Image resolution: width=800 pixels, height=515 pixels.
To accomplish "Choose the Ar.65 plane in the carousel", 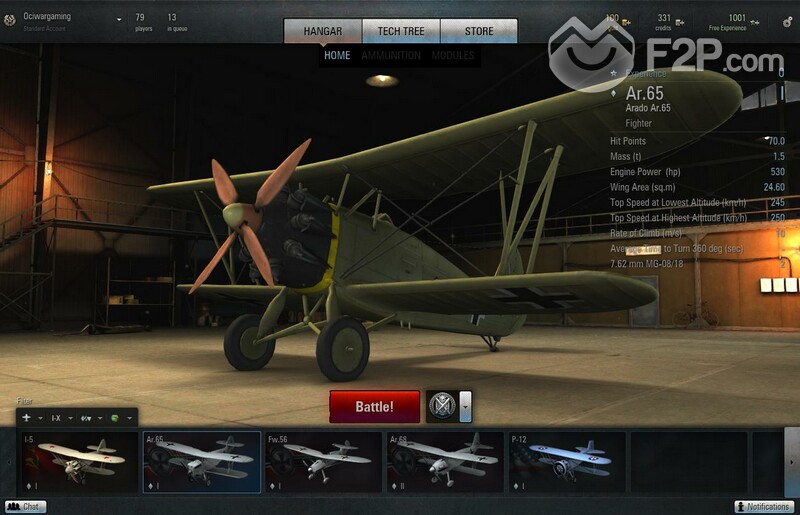I will 201,462.
